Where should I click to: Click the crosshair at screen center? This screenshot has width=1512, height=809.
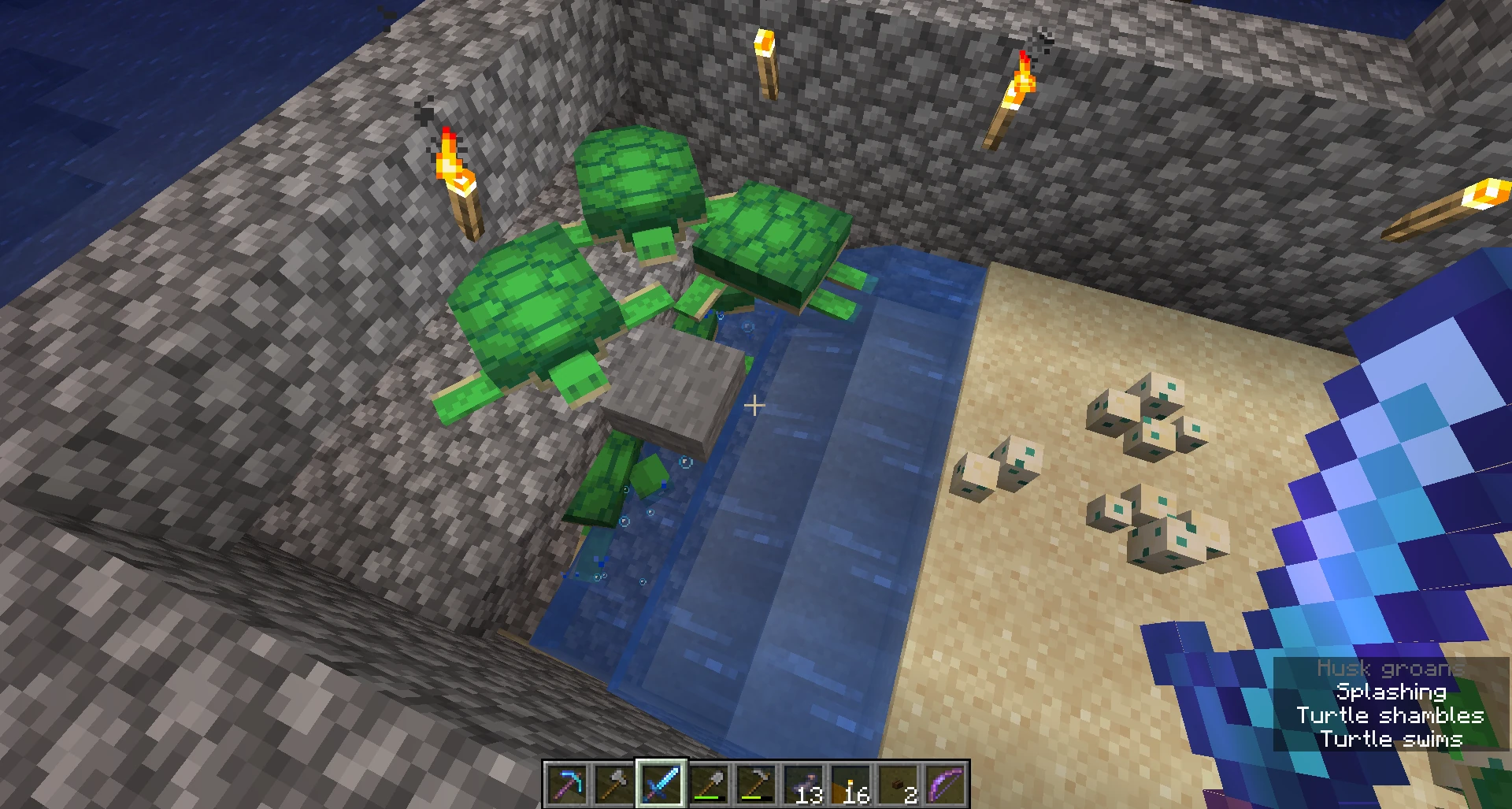click(754, 404)
